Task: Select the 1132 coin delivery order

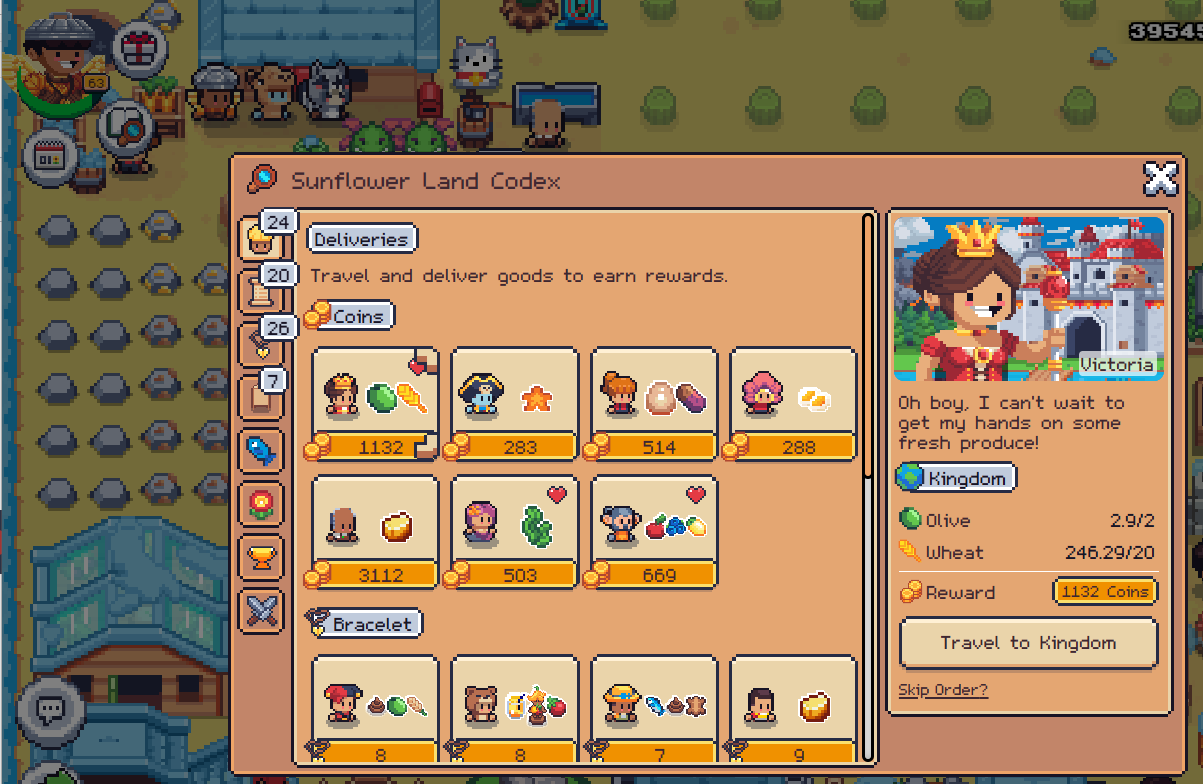Action: pos(375,403)
